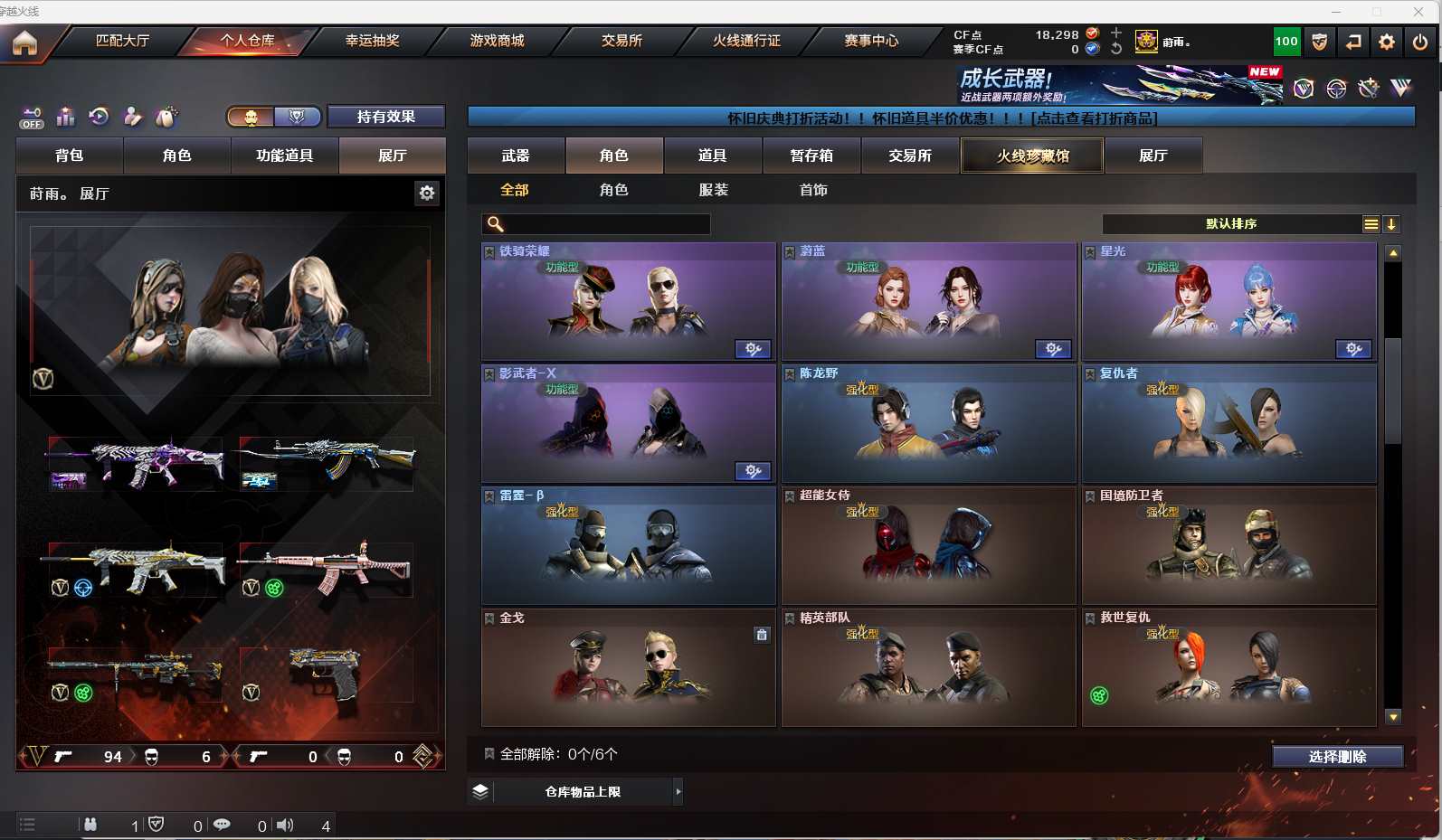Show the 武器 weapons storage tab
This screenshot has height=840, width=1442.
516,156
